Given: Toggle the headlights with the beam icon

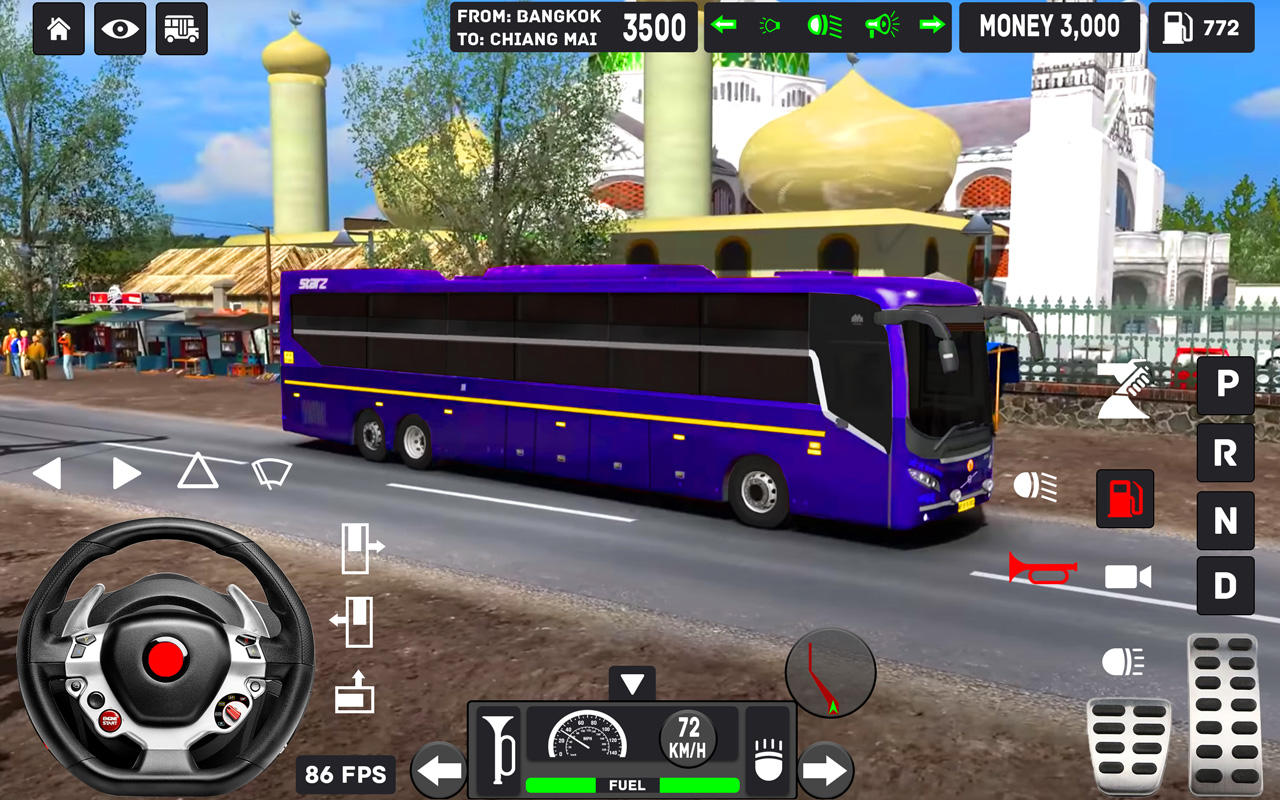Looking at the screenshot, I should [1033, 485].
